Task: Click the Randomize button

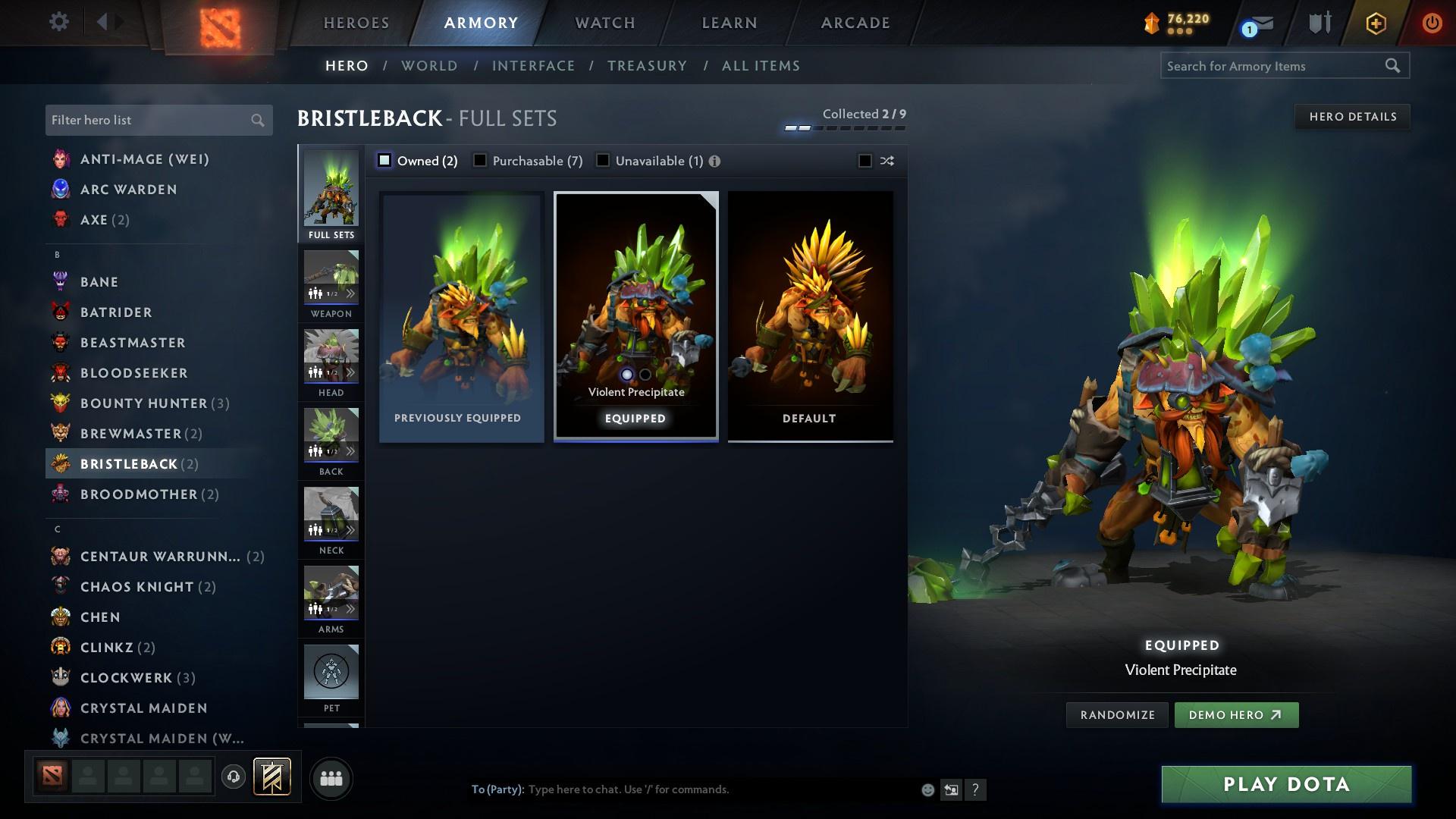Action: click(x=1116, y=714)
